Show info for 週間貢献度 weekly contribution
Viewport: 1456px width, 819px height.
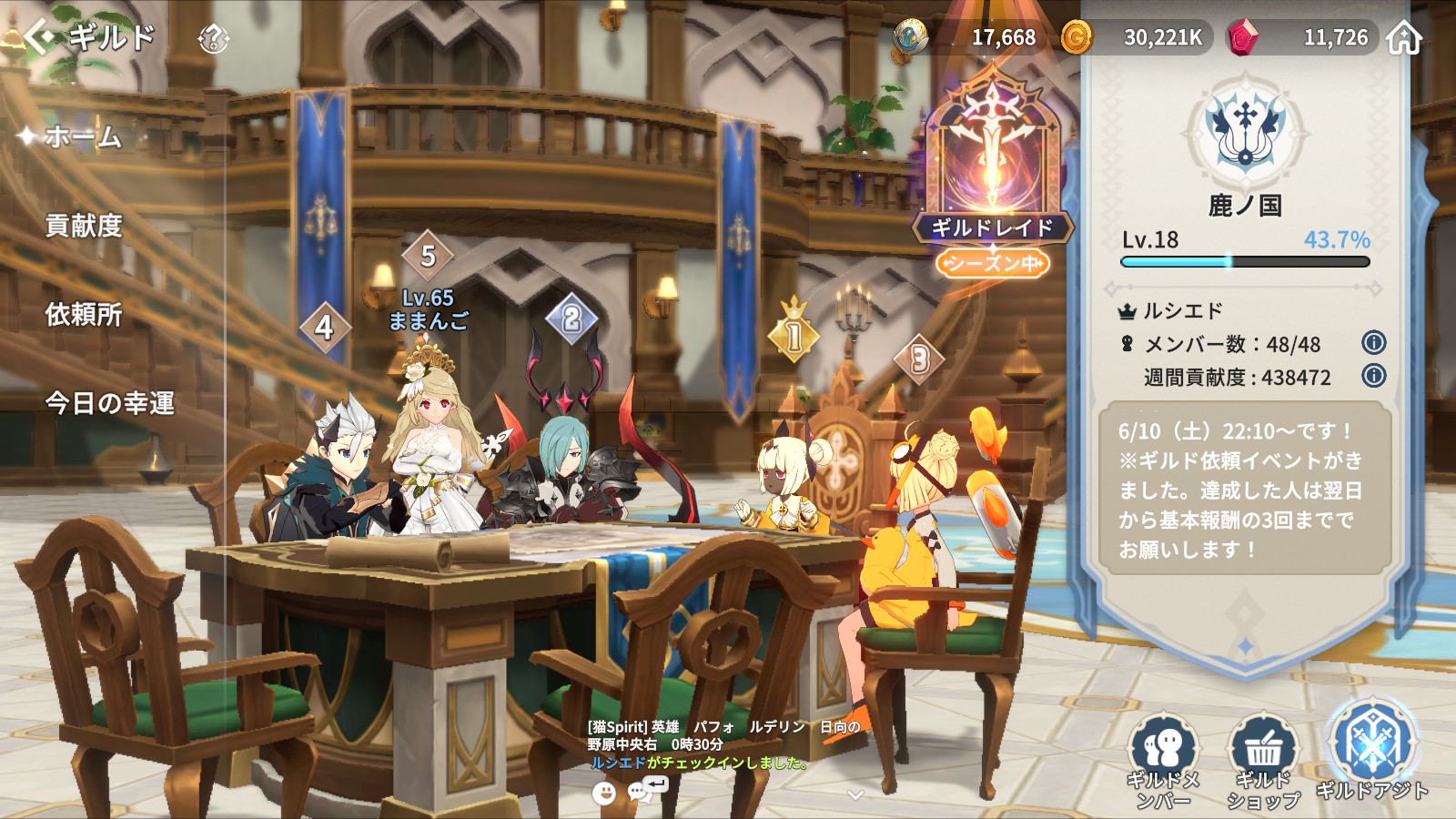pyautogui.click(x=1373, y=375)
